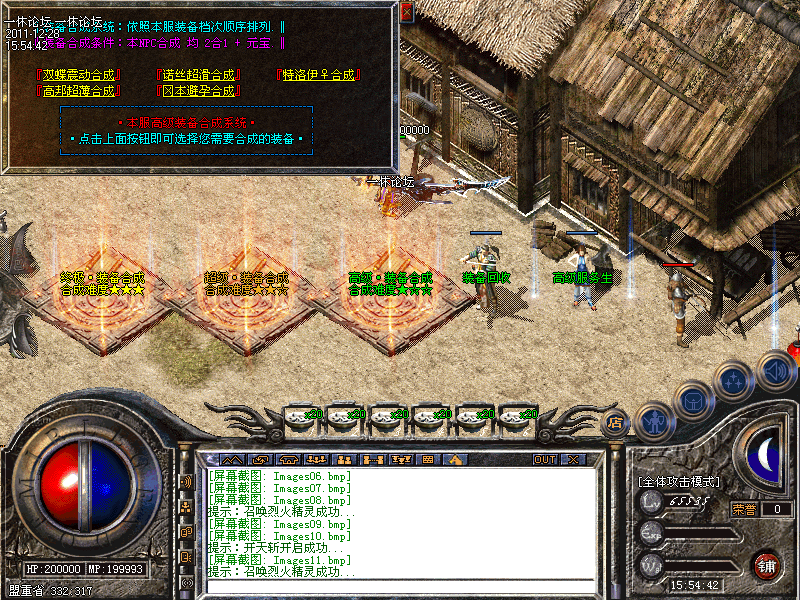Viewport: 800px width, 600px height.
Task: Click the OUT button above chat
Action: click(x=545, y=460)
